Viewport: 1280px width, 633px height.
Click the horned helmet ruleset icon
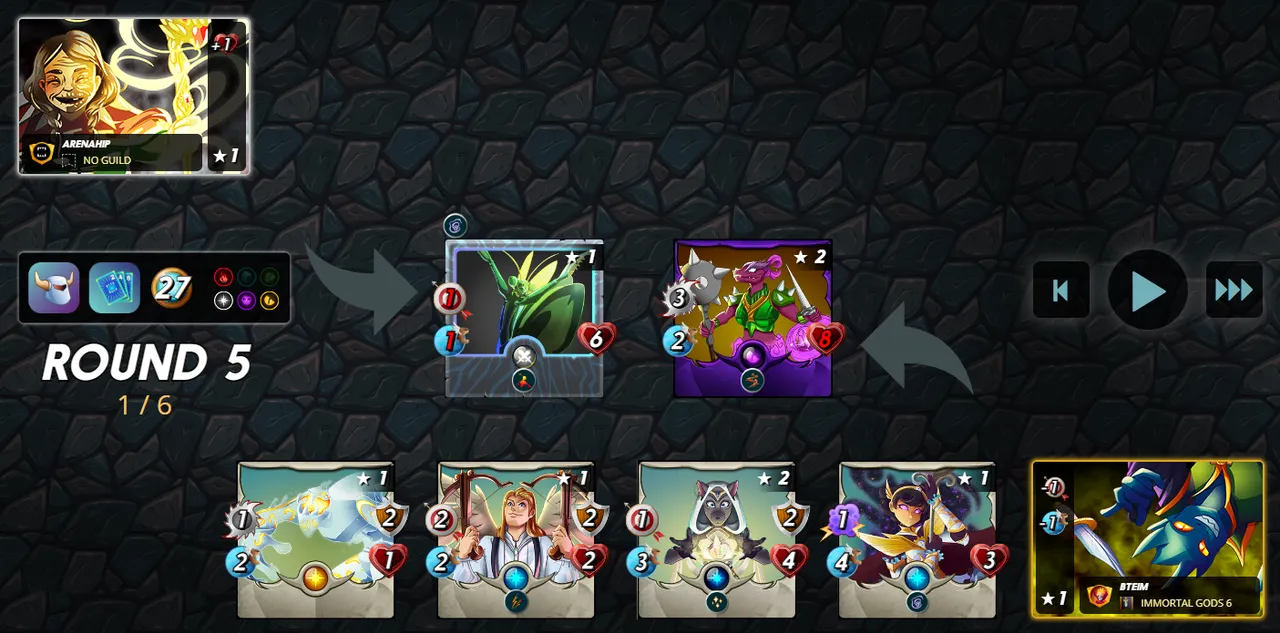[54, 288]
